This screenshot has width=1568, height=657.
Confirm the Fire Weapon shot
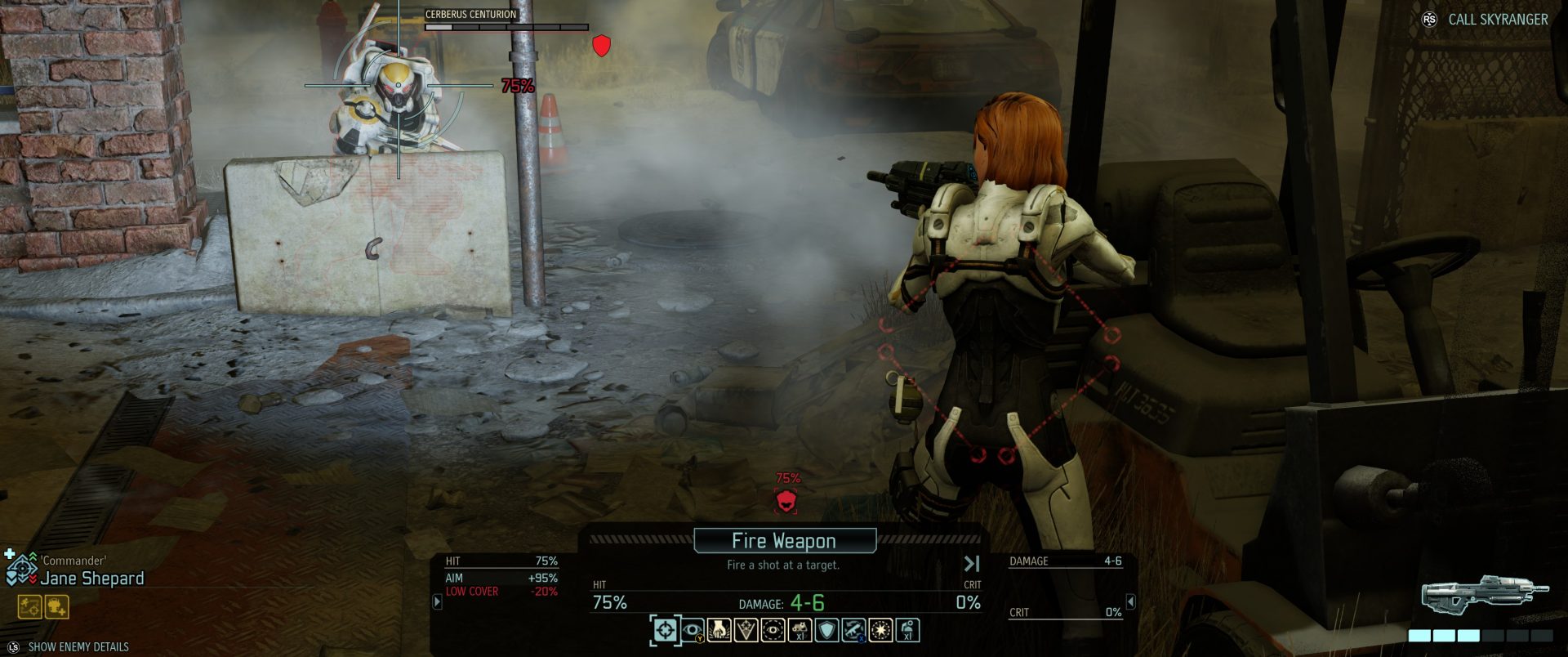(x=784, y=541)
